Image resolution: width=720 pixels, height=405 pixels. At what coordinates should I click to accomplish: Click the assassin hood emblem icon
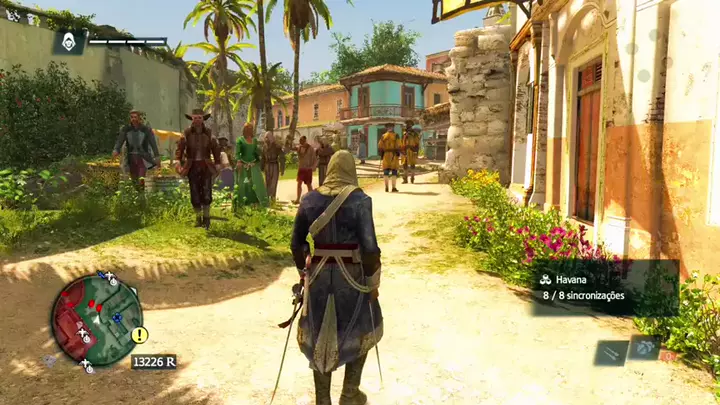69,41
